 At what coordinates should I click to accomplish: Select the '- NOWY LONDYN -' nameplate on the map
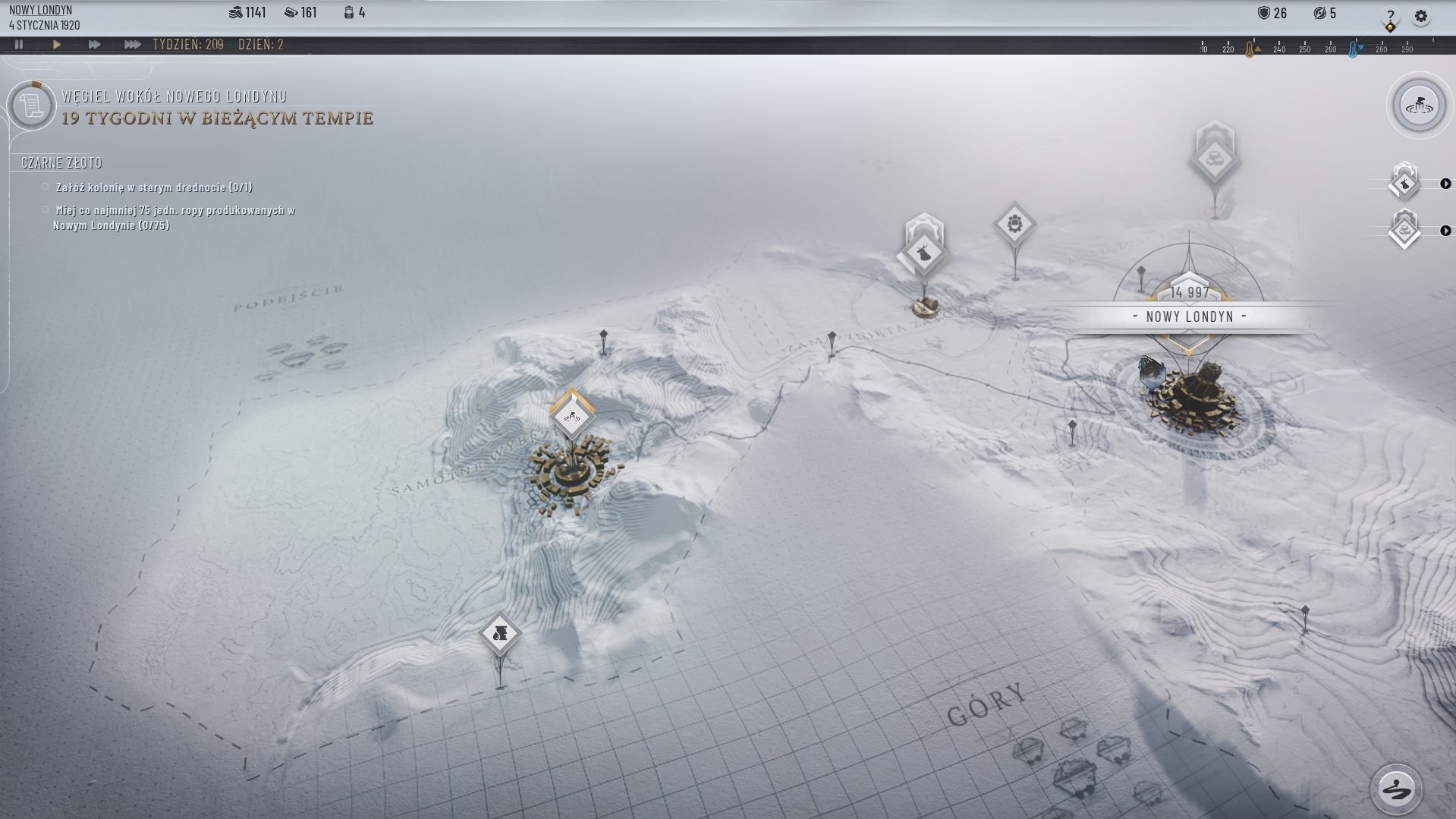1189,317
